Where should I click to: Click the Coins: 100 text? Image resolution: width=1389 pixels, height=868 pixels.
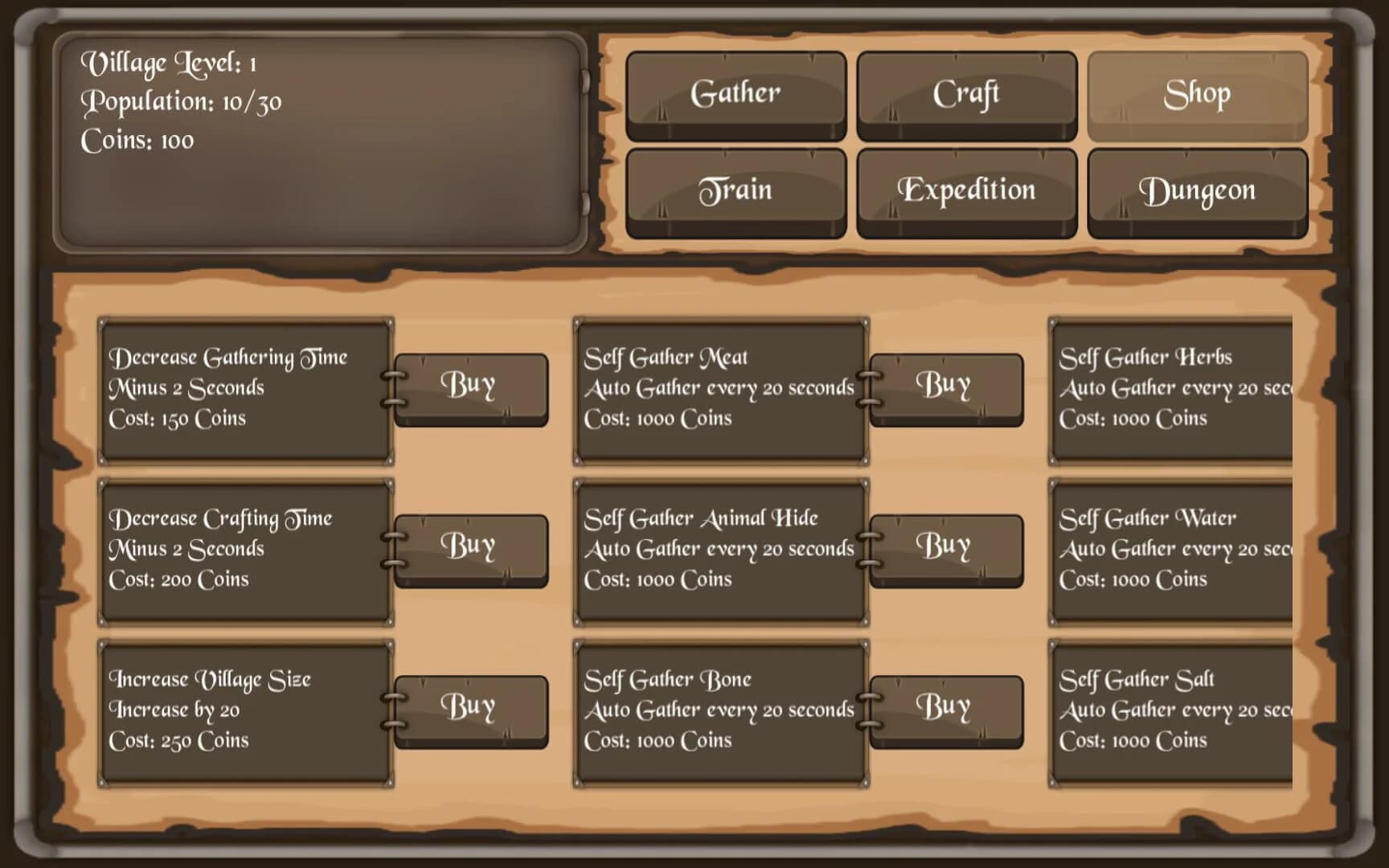pos(137,140)
